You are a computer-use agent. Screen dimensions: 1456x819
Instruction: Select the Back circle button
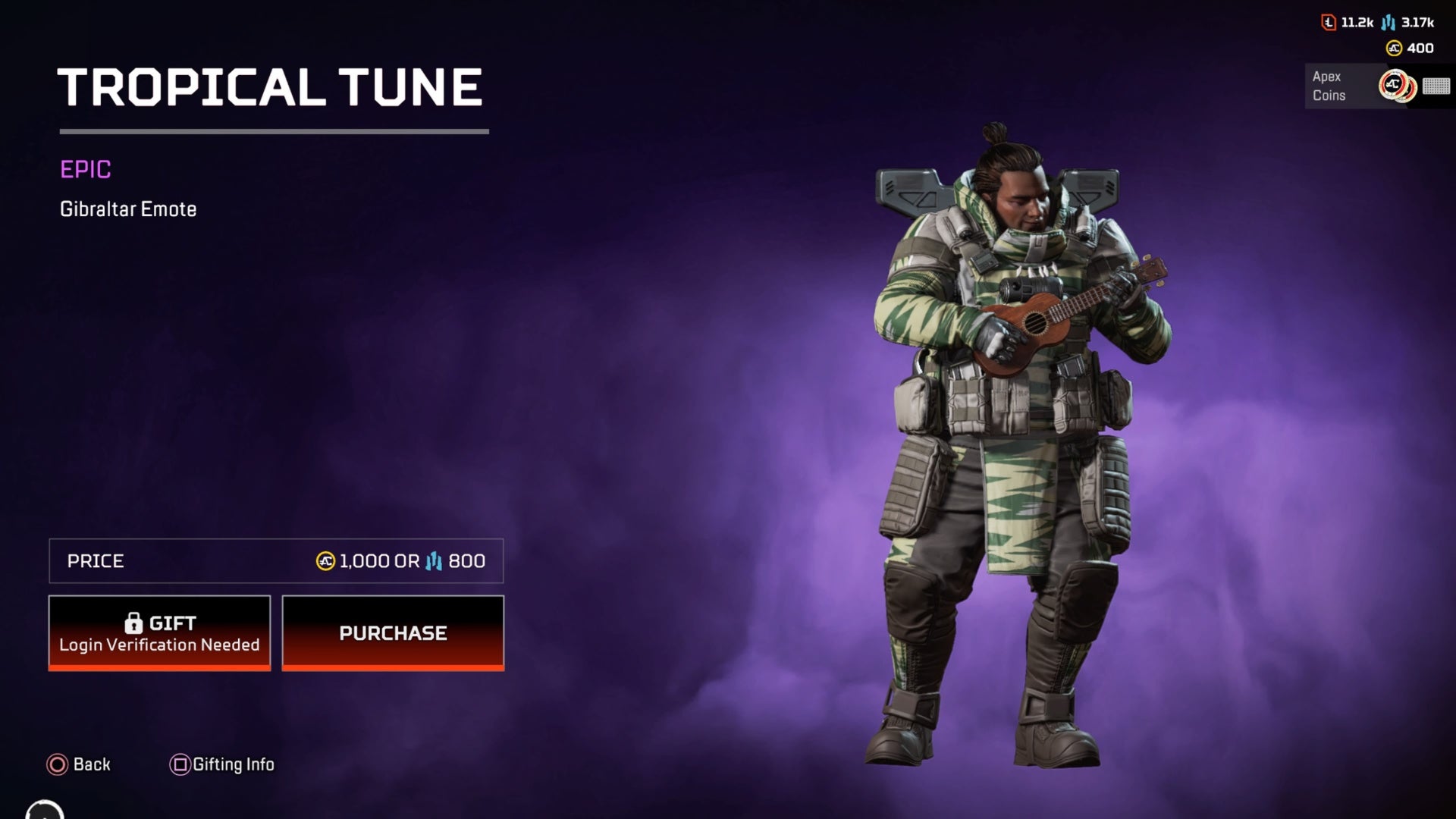tap(57, 764)
